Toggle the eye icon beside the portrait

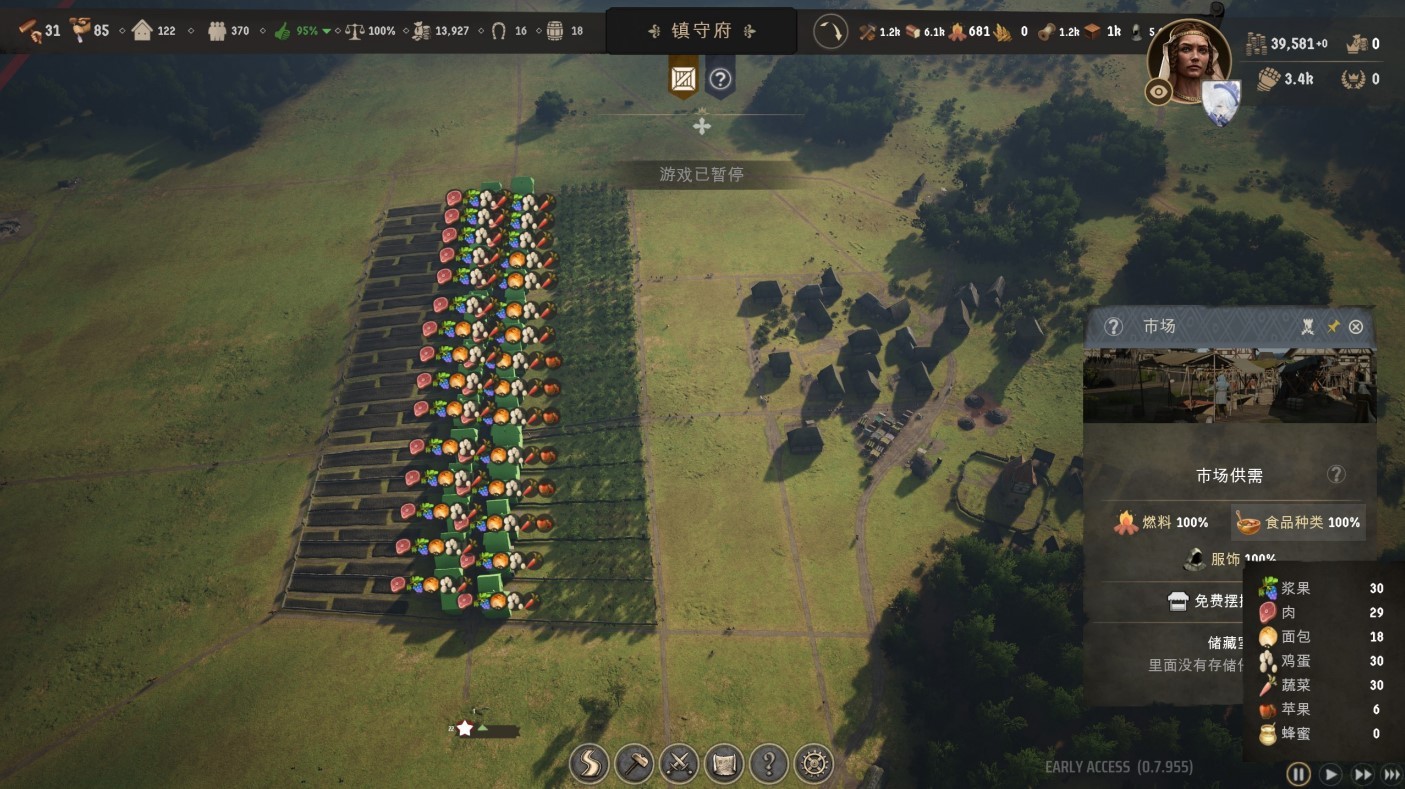click(x=1159, y=92)
